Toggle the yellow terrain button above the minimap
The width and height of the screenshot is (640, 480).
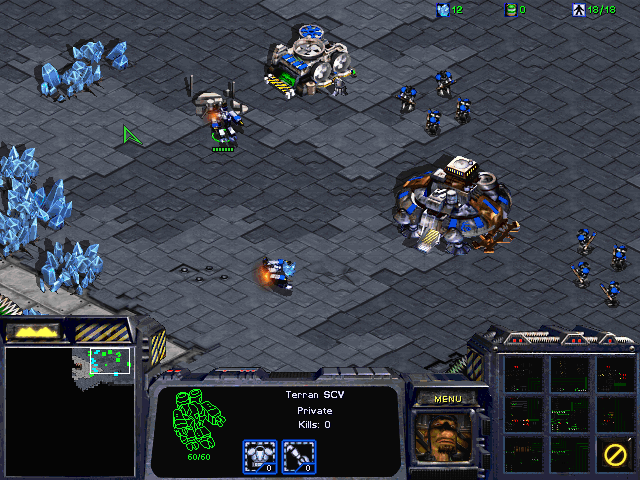[33, 331]
